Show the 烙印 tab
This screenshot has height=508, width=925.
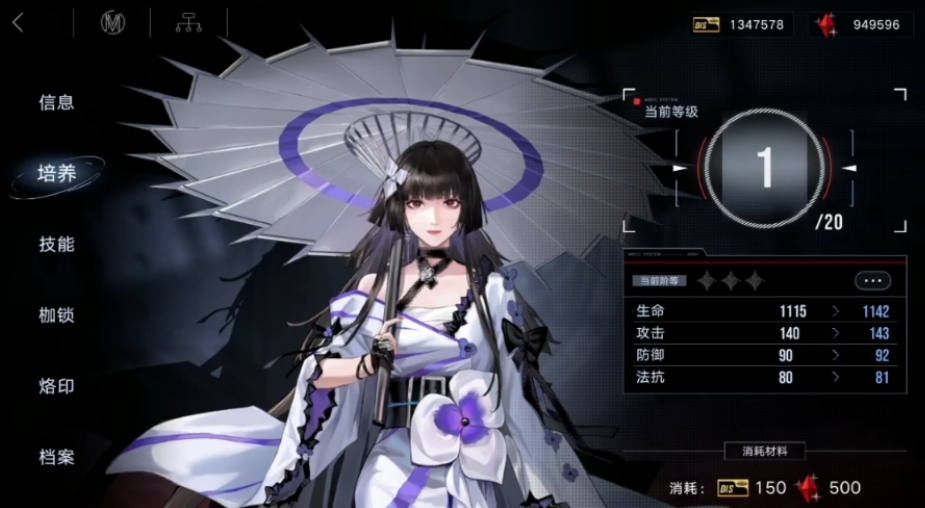click(x=57, y=386)
